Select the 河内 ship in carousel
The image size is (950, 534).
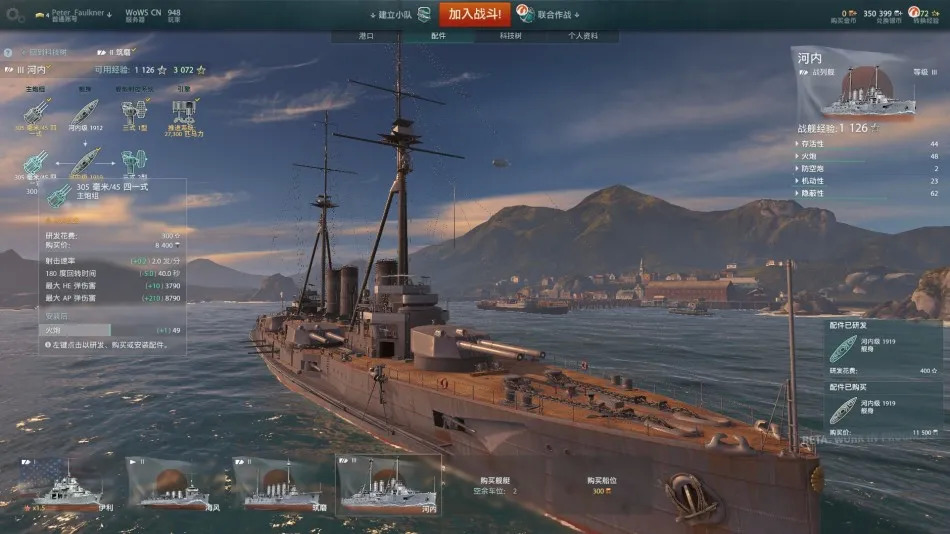point(388,484)
